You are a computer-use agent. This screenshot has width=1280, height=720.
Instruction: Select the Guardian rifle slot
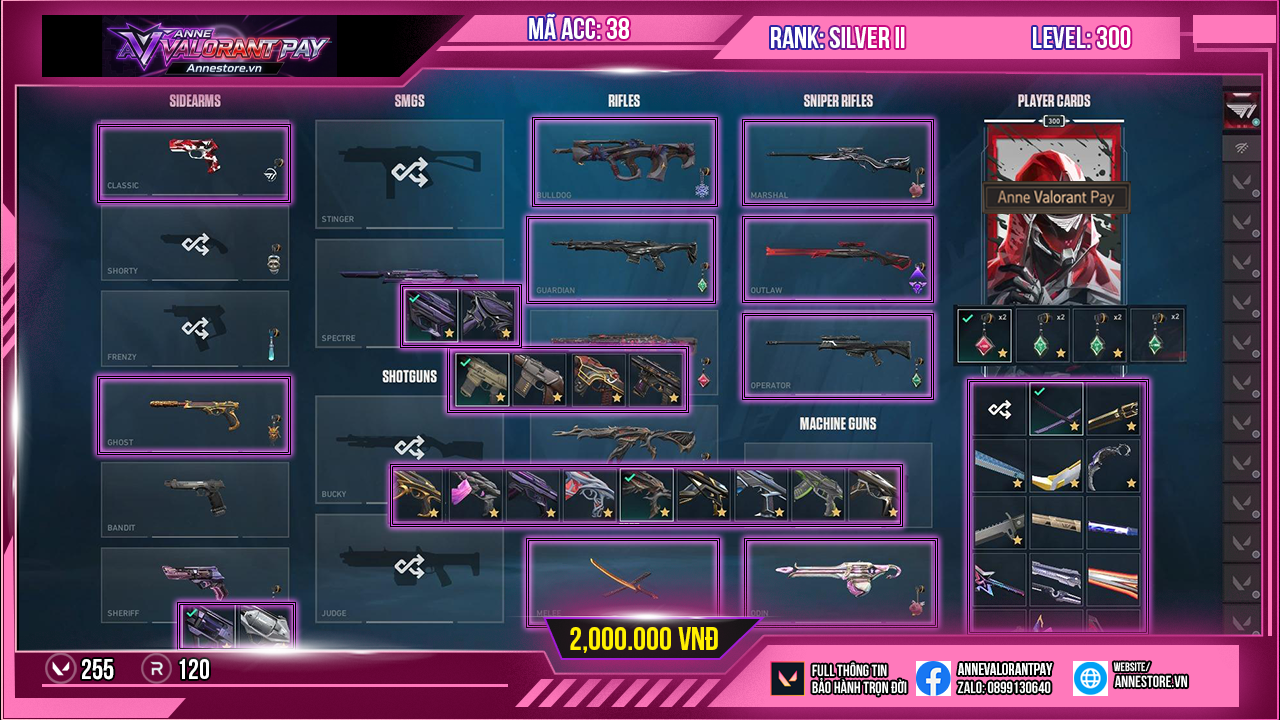click(622, 259)
